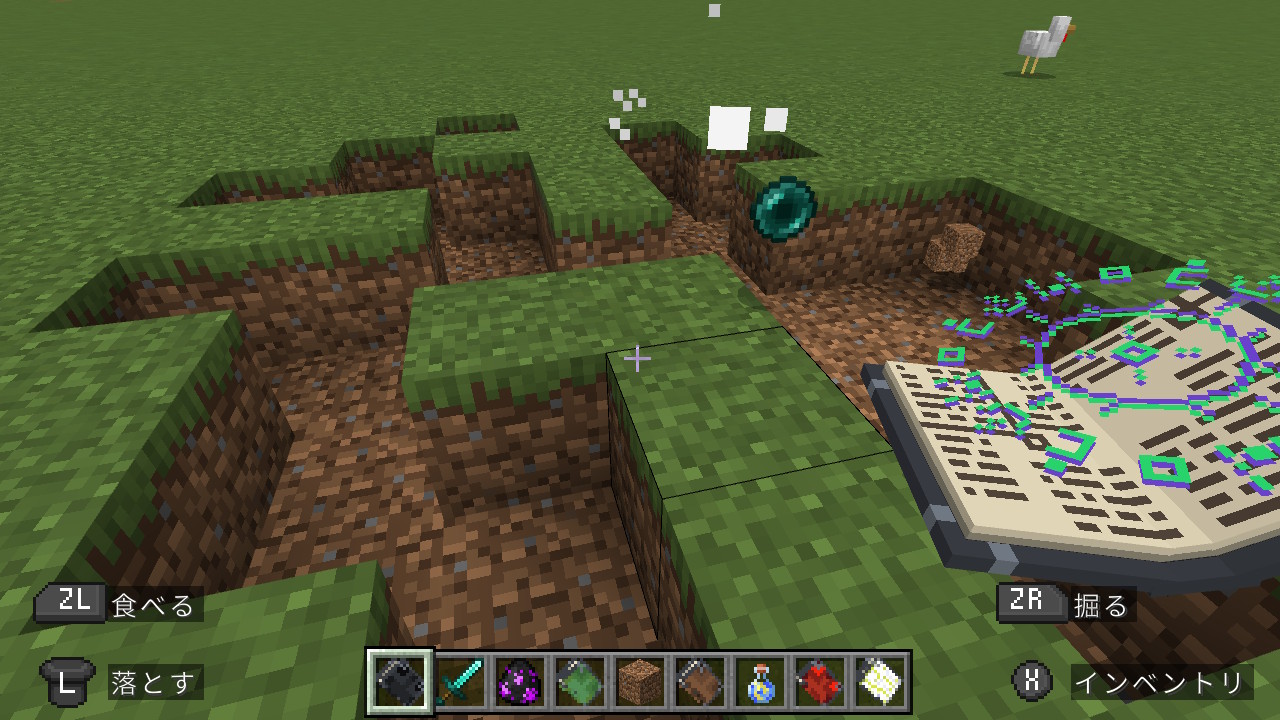The height and width of the screenshot is (720, 1280).
Task: Select the blue potion bottle
Action: point(760,682)
